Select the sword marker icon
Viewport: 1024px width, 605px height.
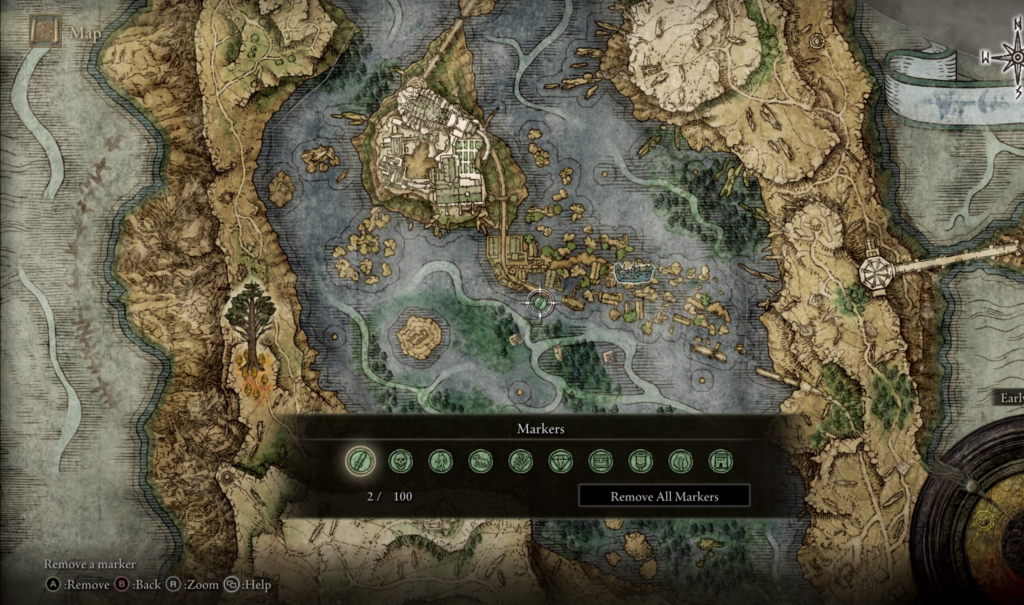coord(360,461)
